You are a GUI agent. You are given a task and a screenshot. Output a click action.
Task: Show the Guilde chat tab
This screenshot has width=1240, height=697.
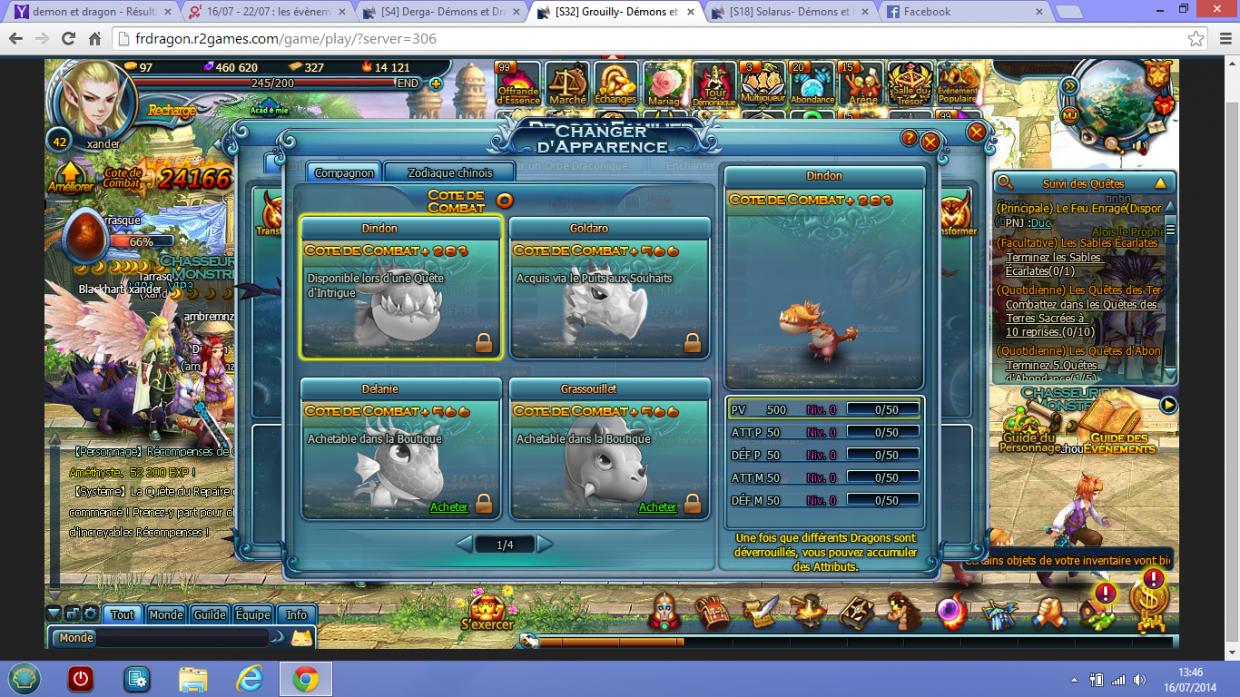click(x=209, y=615)
